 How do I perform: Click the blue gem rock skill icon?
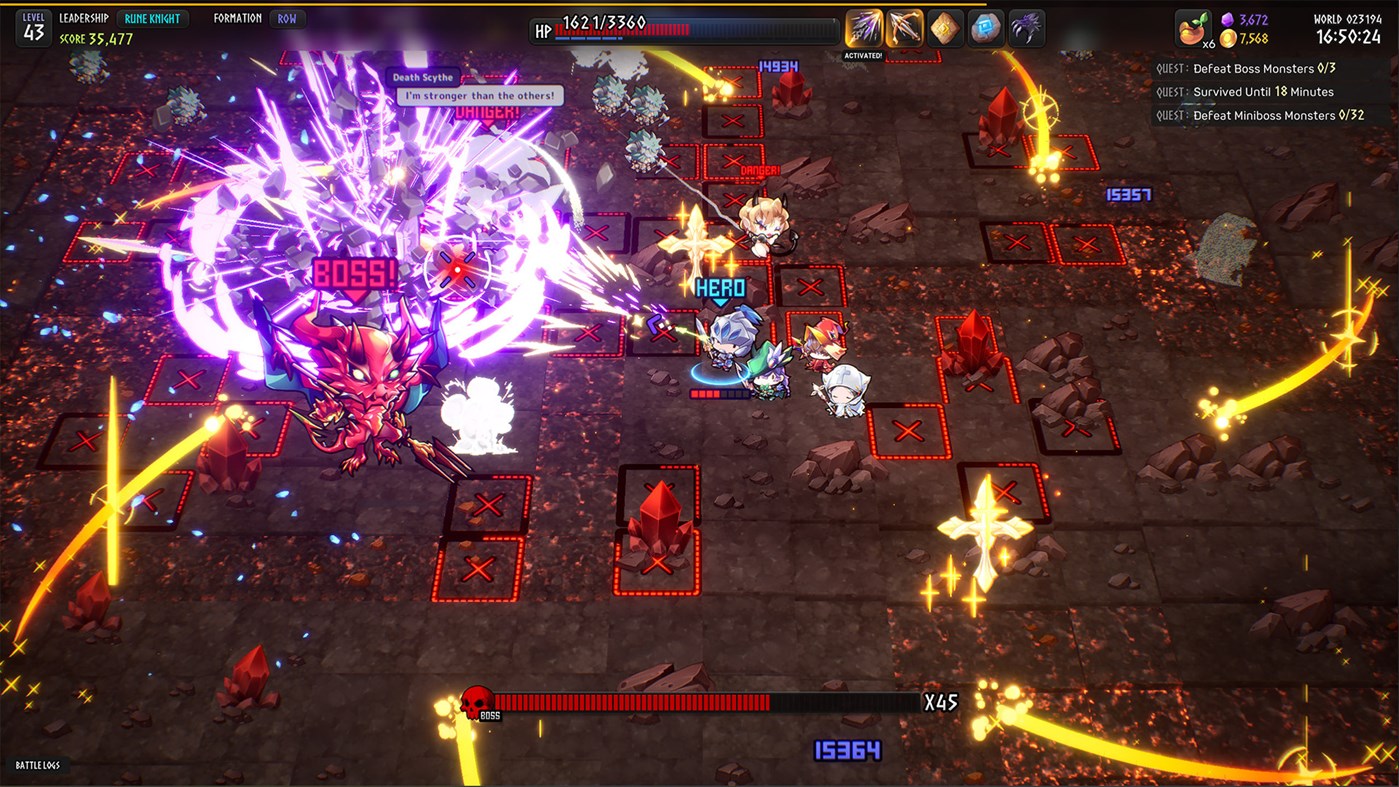(x=983, y=27)
